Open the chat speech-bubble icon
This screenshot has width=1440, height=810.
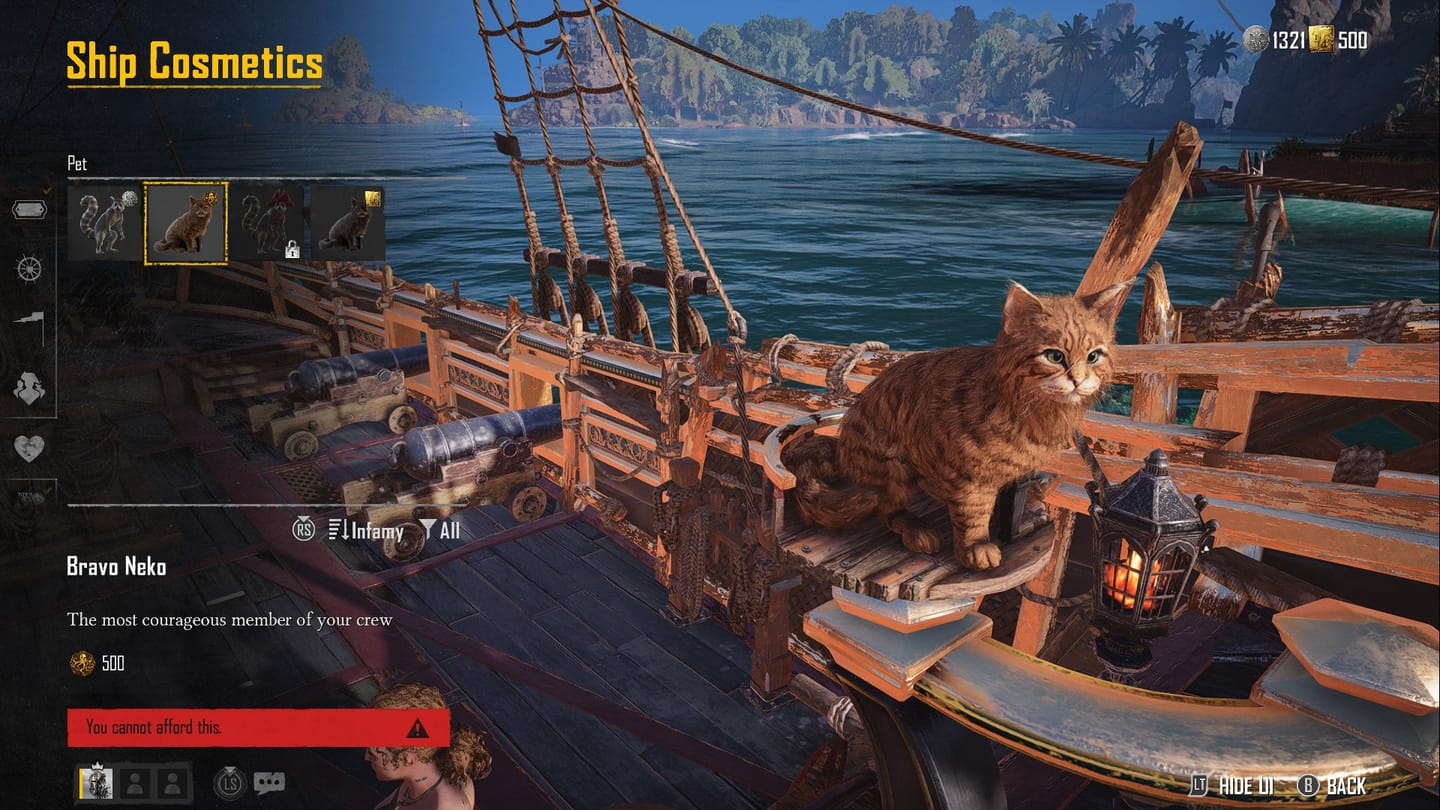269,782
